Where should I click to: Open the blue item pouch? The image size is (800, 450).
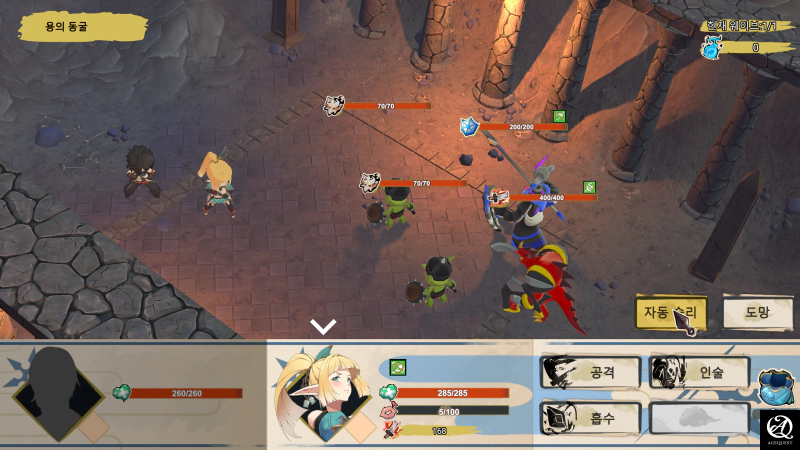coord(776,386)
